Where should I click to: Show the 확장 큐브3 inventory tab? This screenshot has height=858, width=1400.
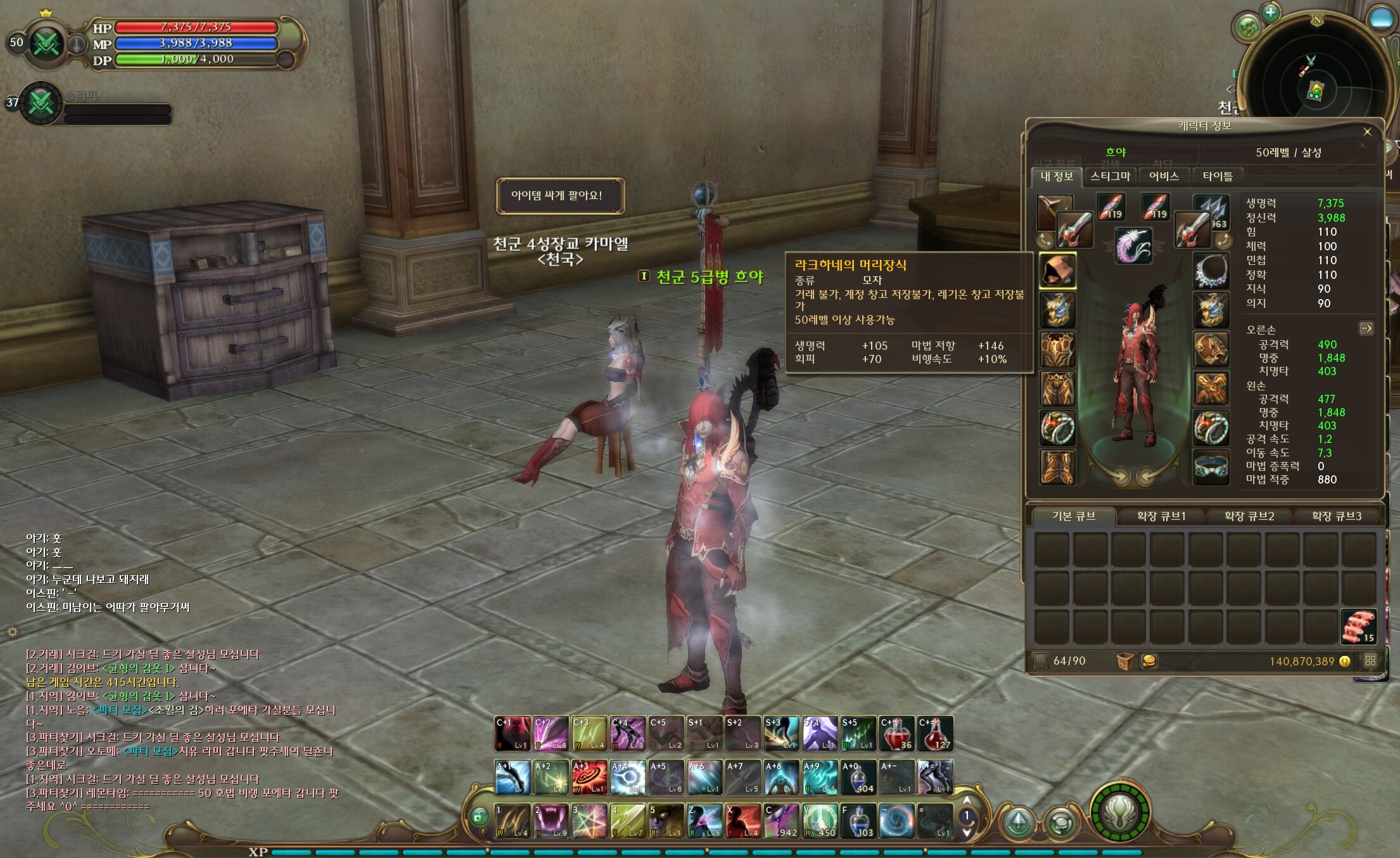1336,516
